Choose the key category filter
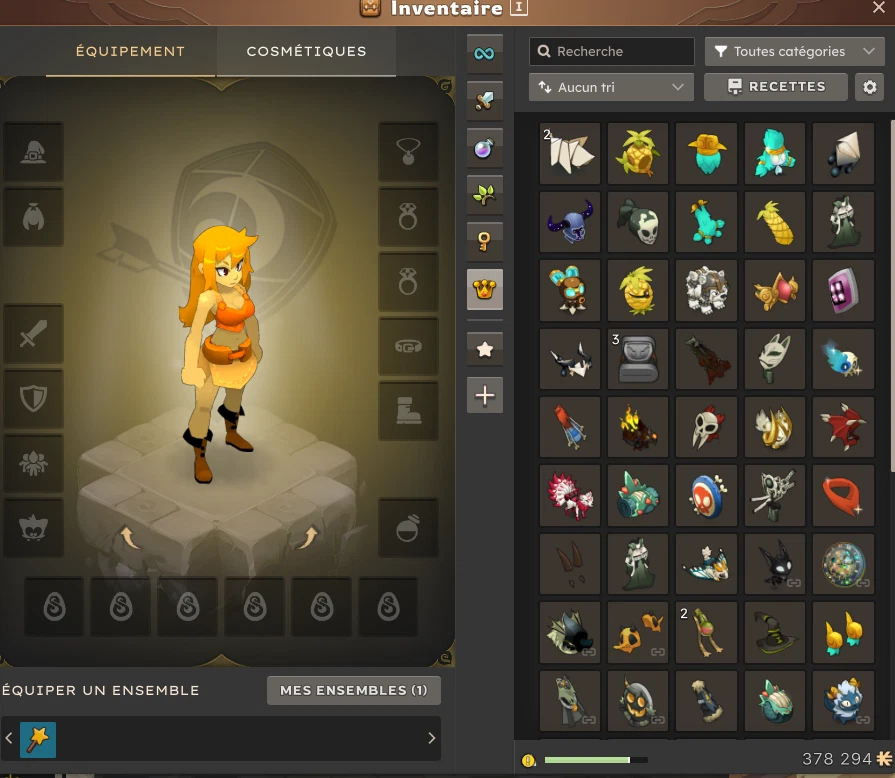This screenshot has width=895, height=778. (485, 241)
